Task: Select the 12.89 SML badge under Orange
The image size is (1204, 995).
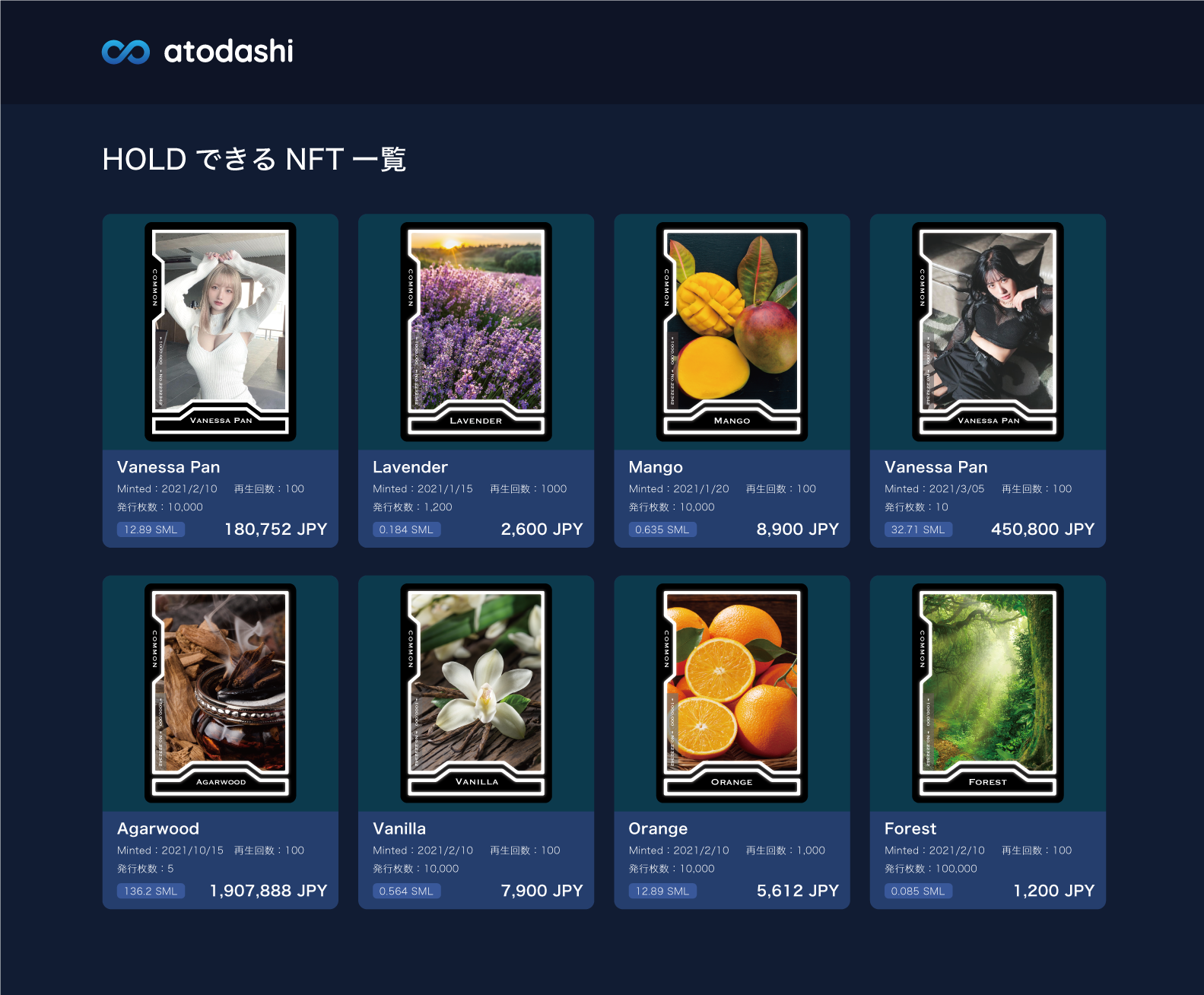Action: click(661, 890)
